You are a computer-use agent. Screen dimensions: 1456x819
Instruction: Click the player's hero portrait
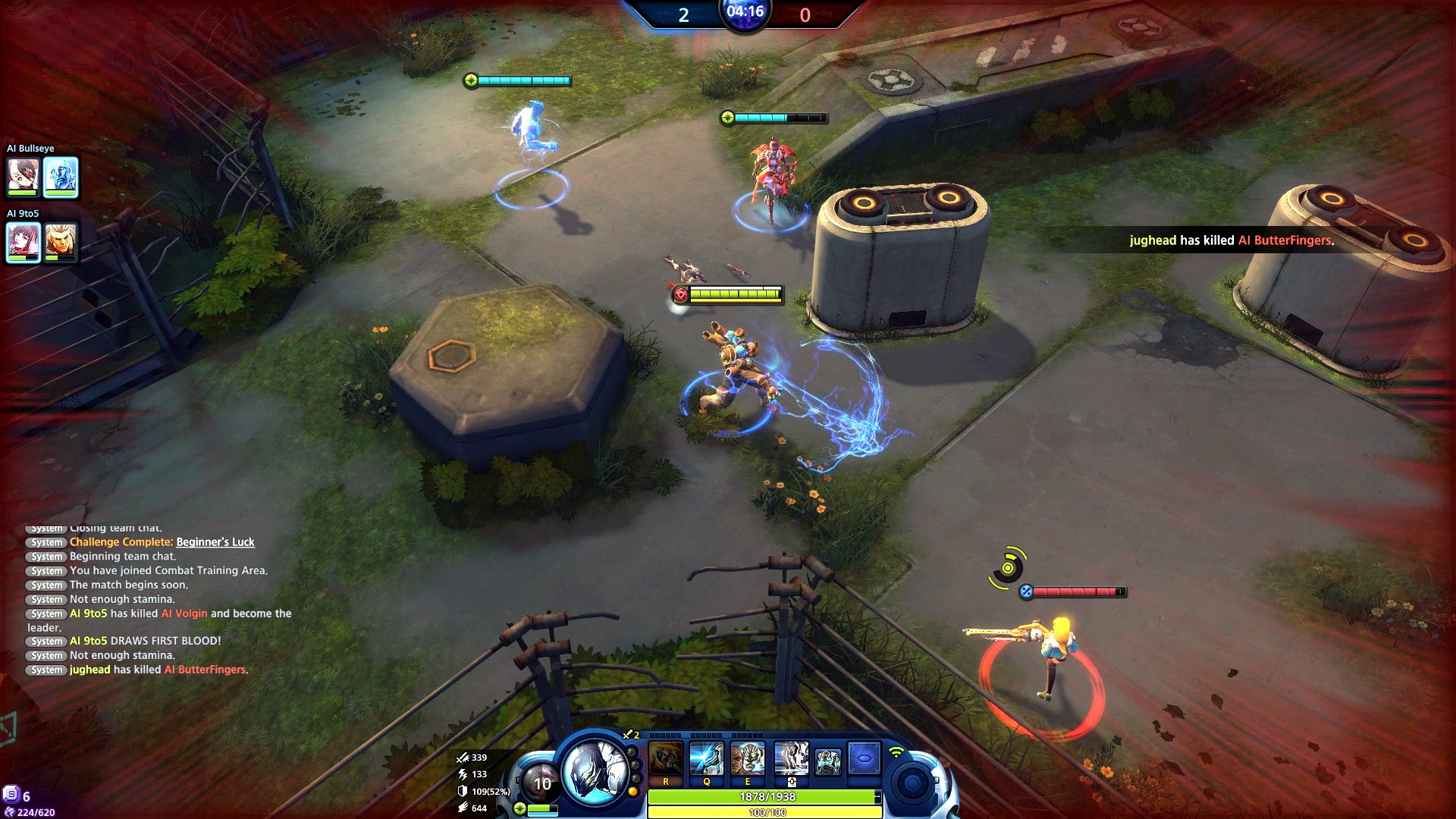pyautogui.click(x=595, y=770)
